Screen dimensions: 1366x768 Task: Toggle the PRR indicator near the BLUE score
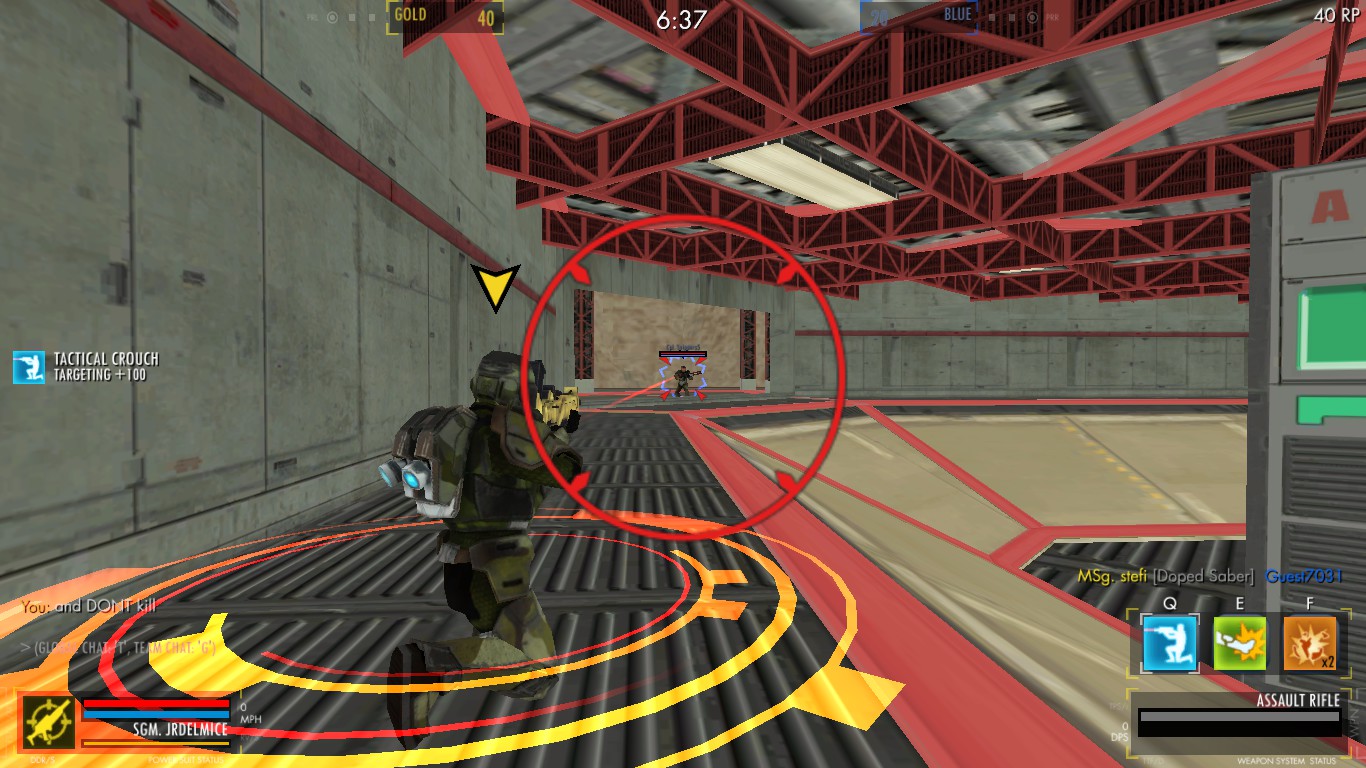[x=1053, y=17]
